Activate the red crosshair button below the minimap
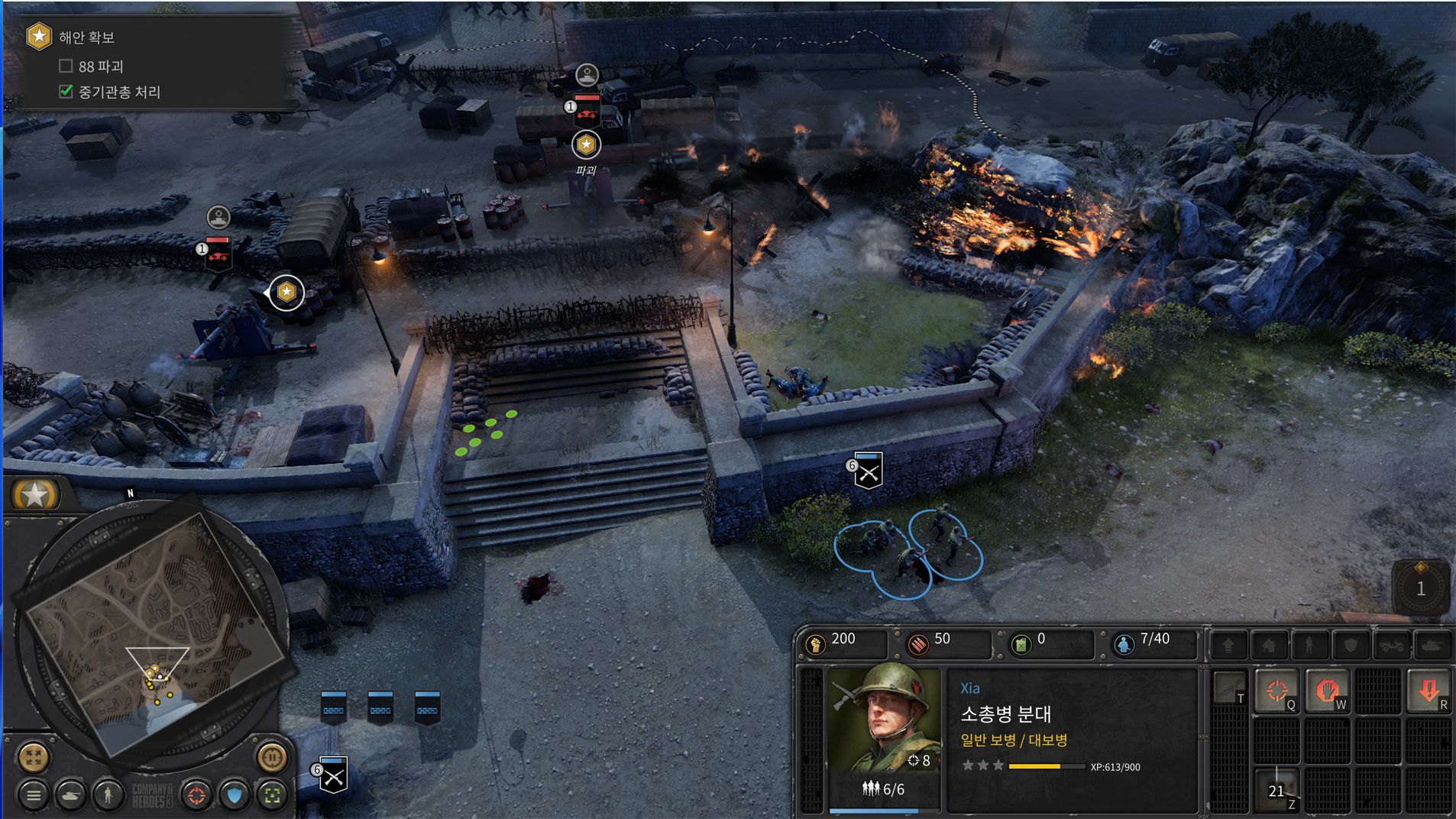The height and width of the screenshot is (819, 1456). coord(196,795)
